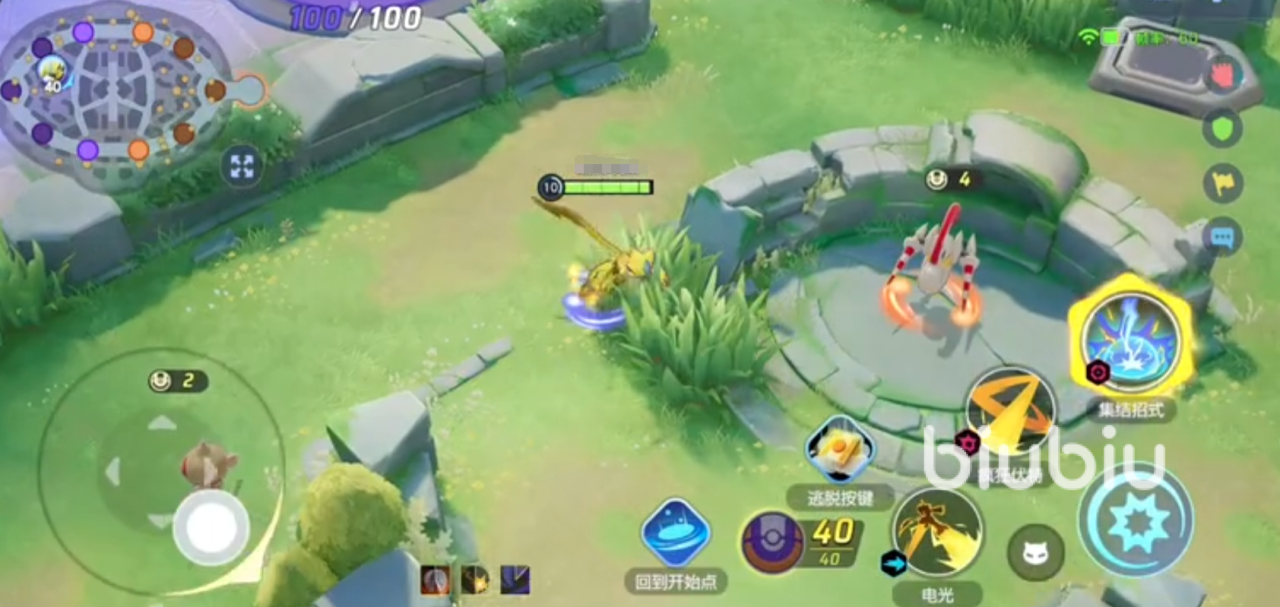
Task: Select the green shield icon
Action: pos(1223,128)
